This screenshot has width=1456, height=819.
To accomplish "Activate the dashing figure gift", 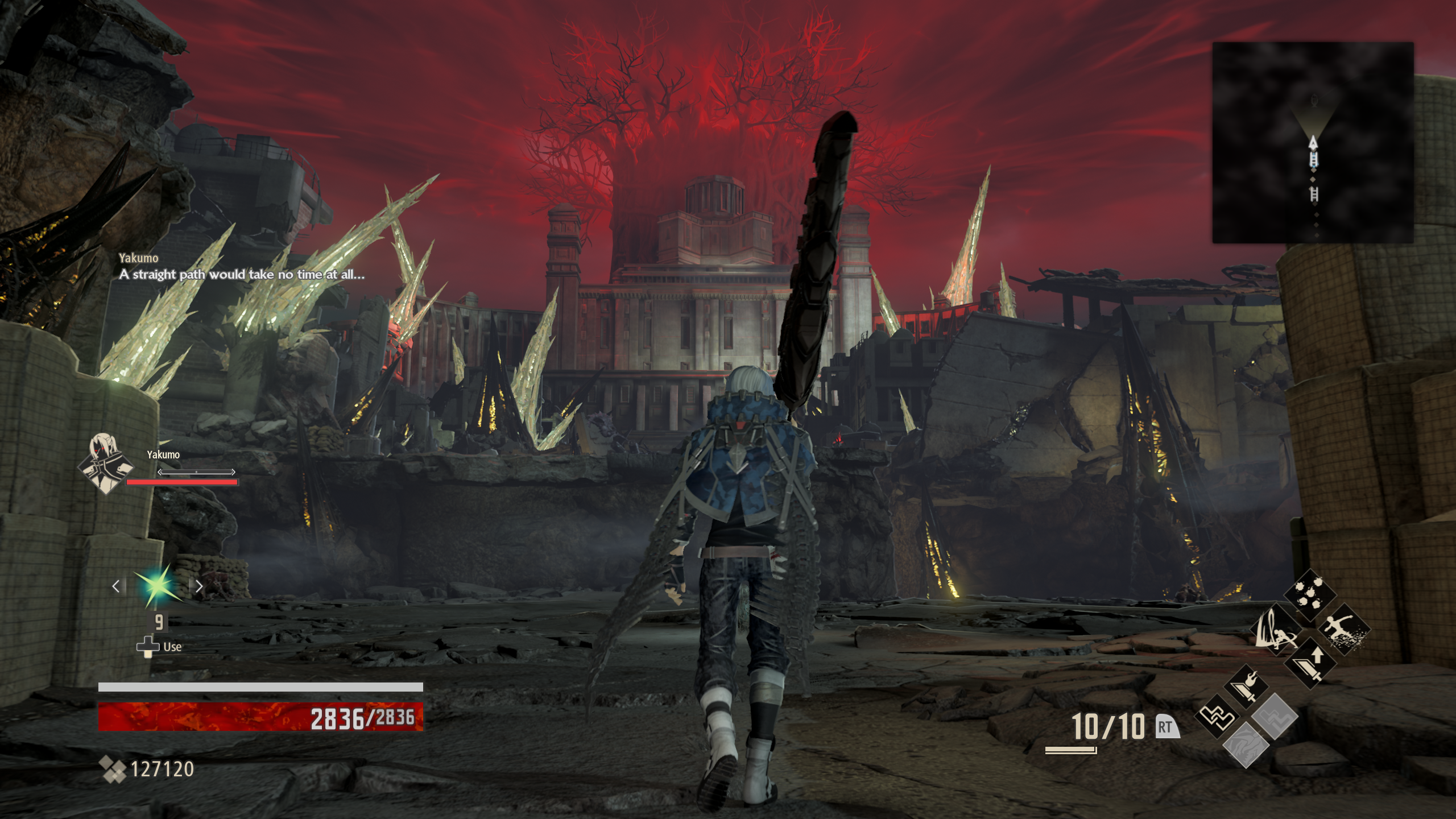I will click(x=1343, y=629).
